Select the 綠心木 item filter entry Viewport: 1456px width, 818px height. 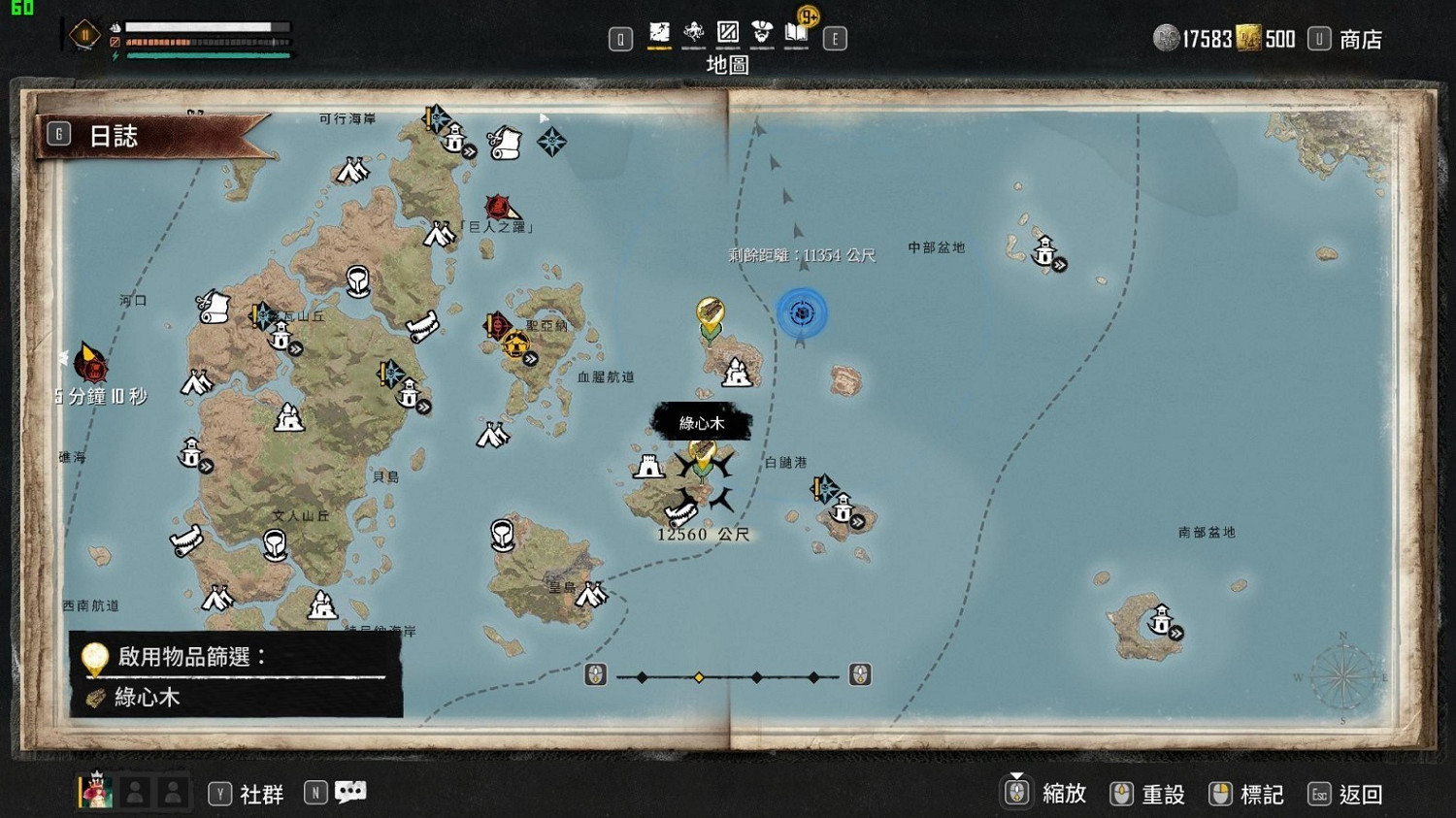(x=146, y=698)
